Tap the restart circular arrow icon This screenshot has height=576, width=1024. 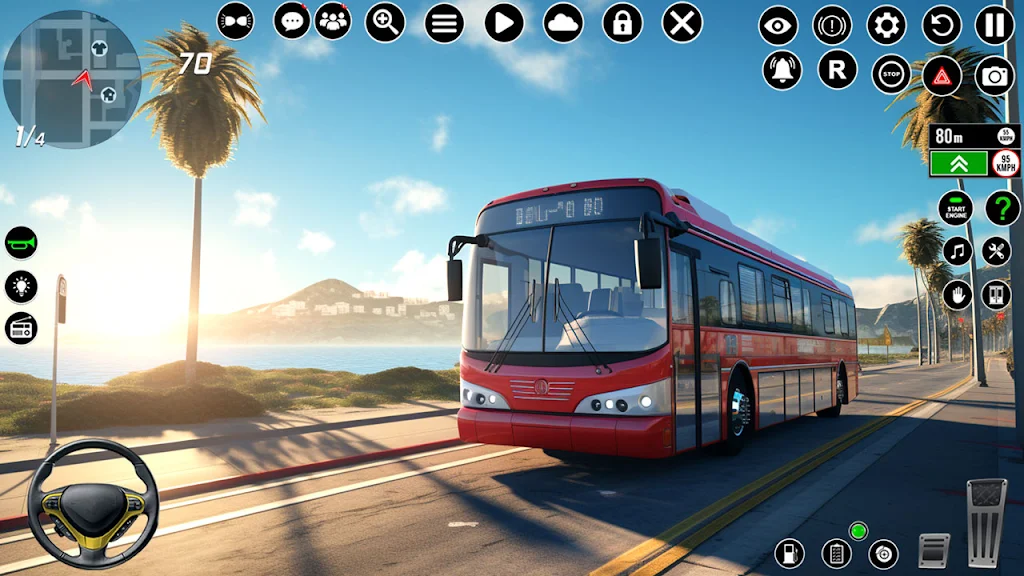pyautogui.click(x=941, y=25)
